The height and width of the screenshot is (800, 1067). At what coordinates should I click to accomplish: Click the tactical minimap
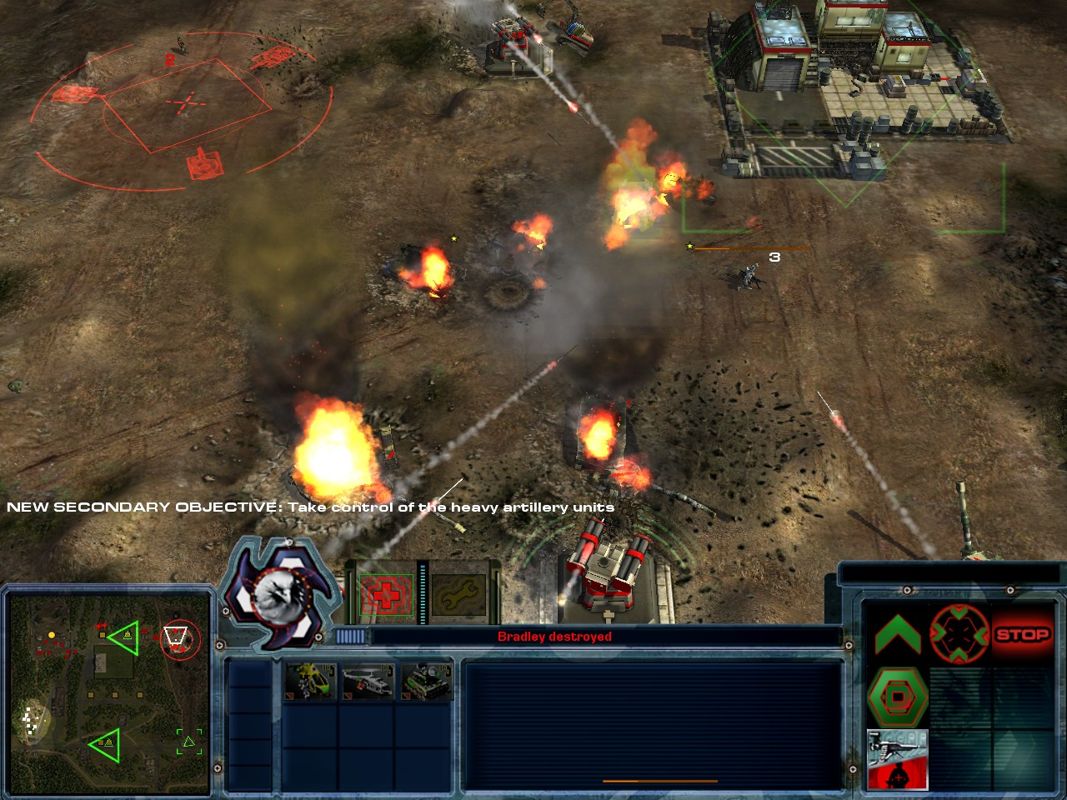point(108,690)
